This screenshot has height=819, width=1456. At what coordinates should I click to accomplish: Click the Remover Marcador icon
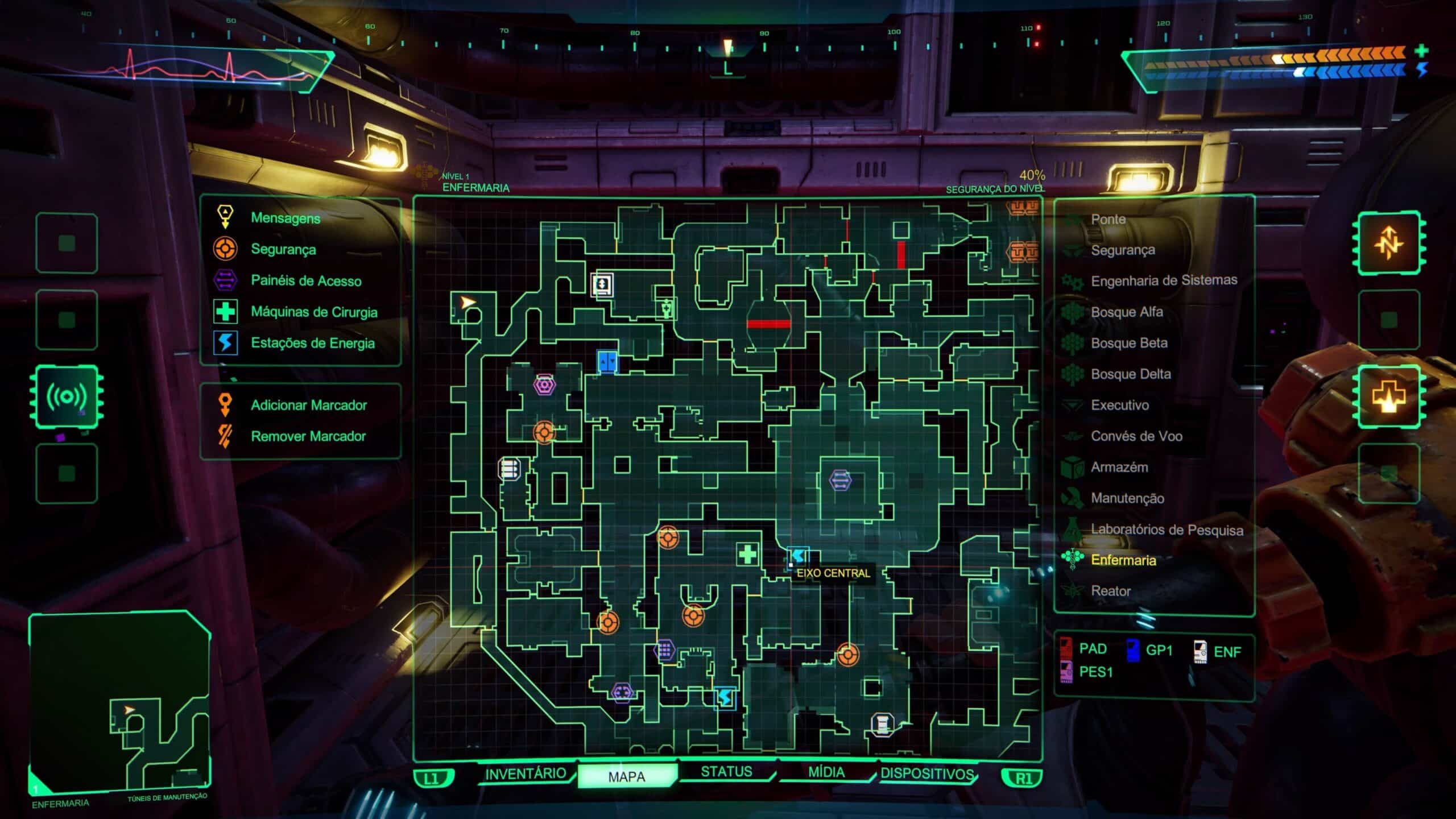(x=226, y=436)
